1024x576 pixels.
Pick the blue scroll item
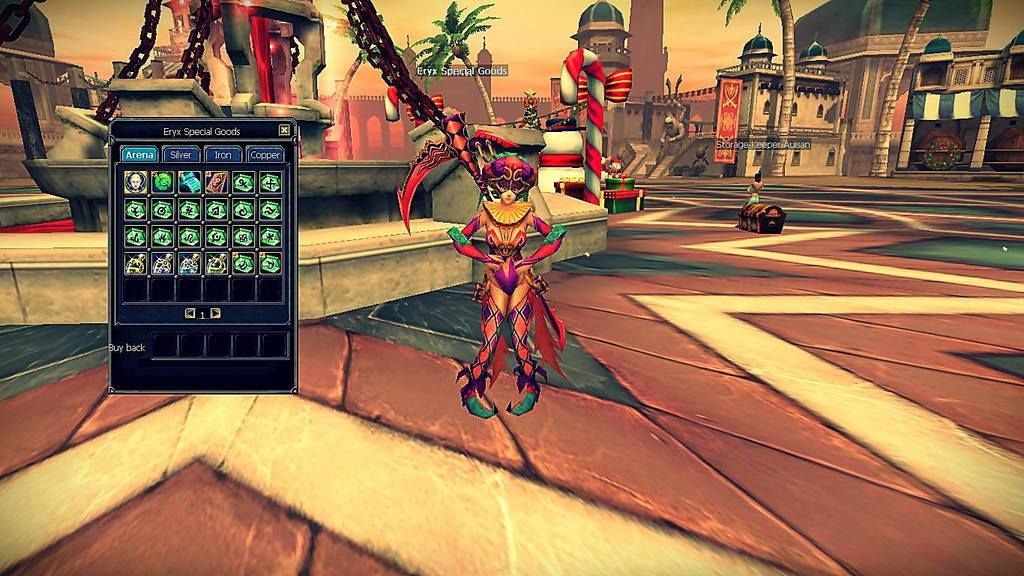click(x=190, y=182)
